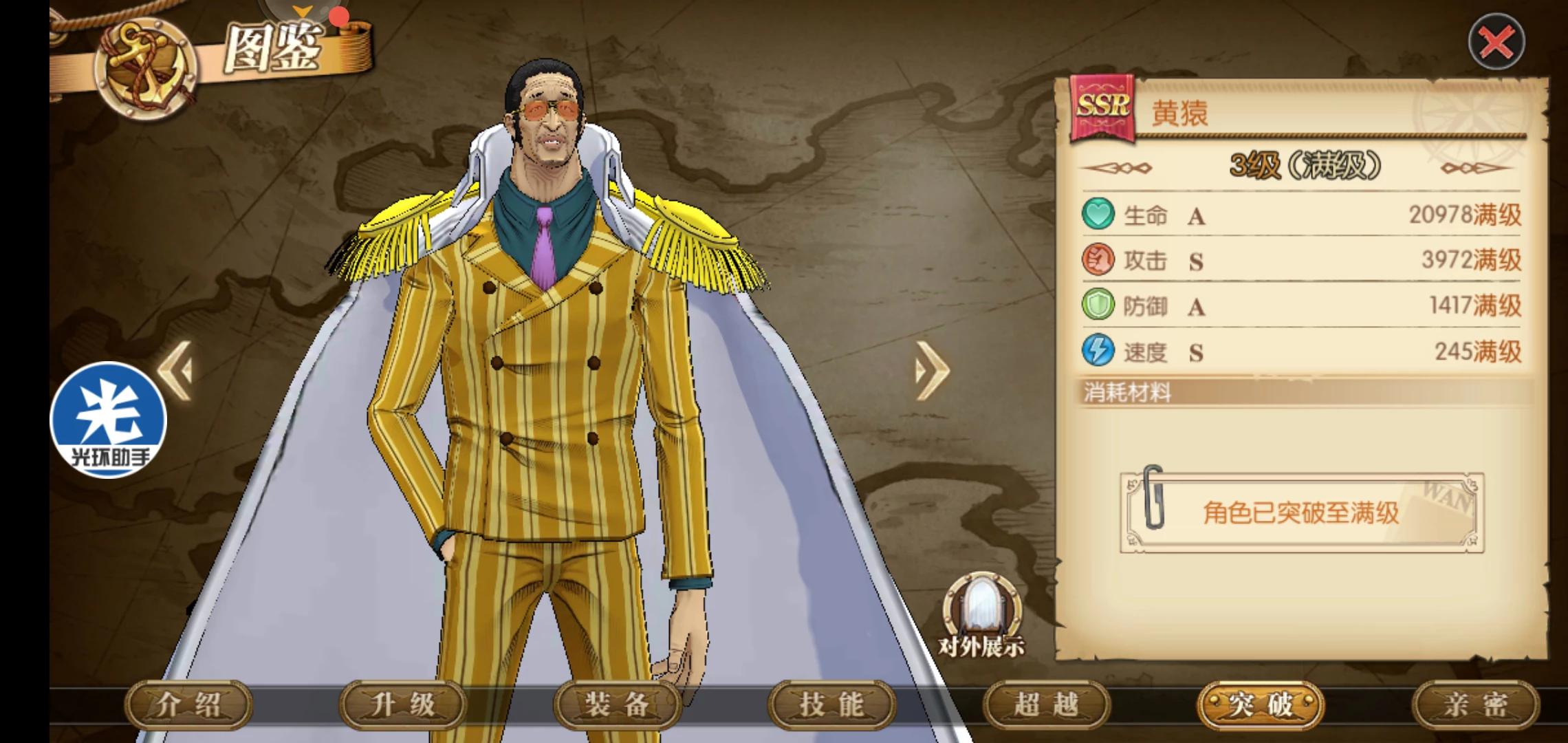
Task: View the previous character with left arrow
Action: [x=176, y=370]
